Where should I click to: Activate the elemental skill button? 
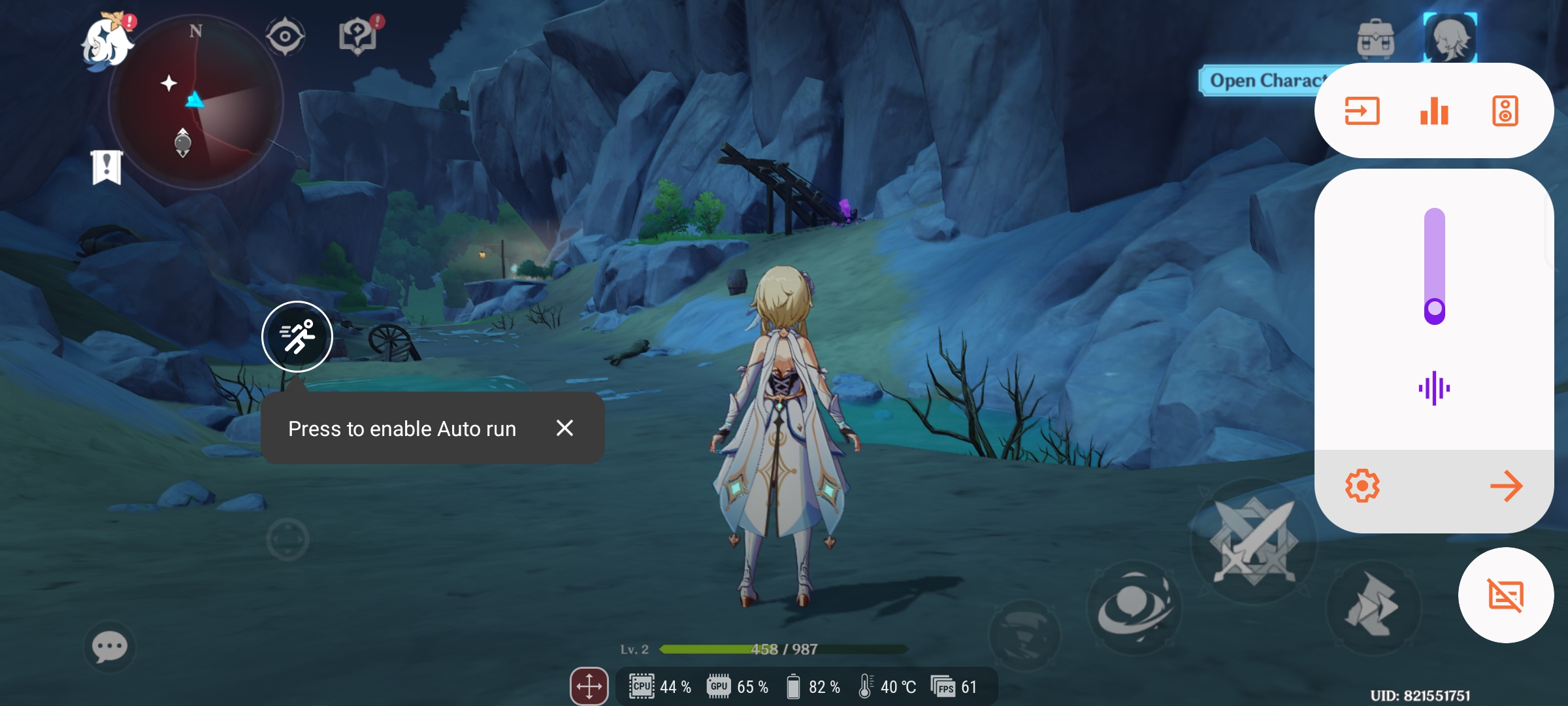(x=1134, y=608)
